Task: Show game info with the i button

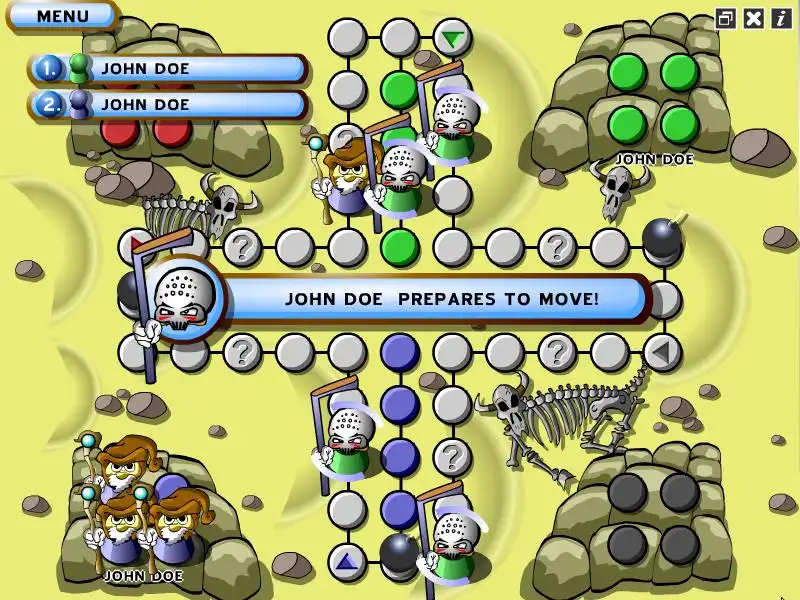Action: click(780, 18)
